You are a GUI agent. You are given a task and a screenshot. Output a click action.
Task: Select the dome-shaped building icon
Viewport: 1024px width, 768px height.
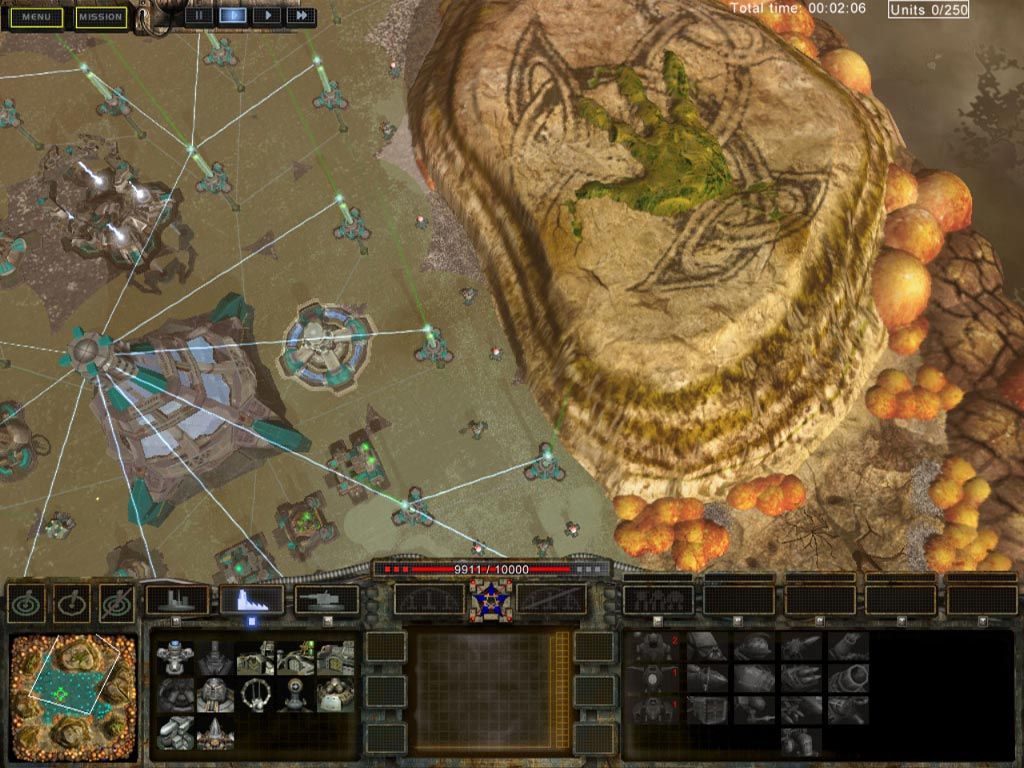tap(175, 694)
